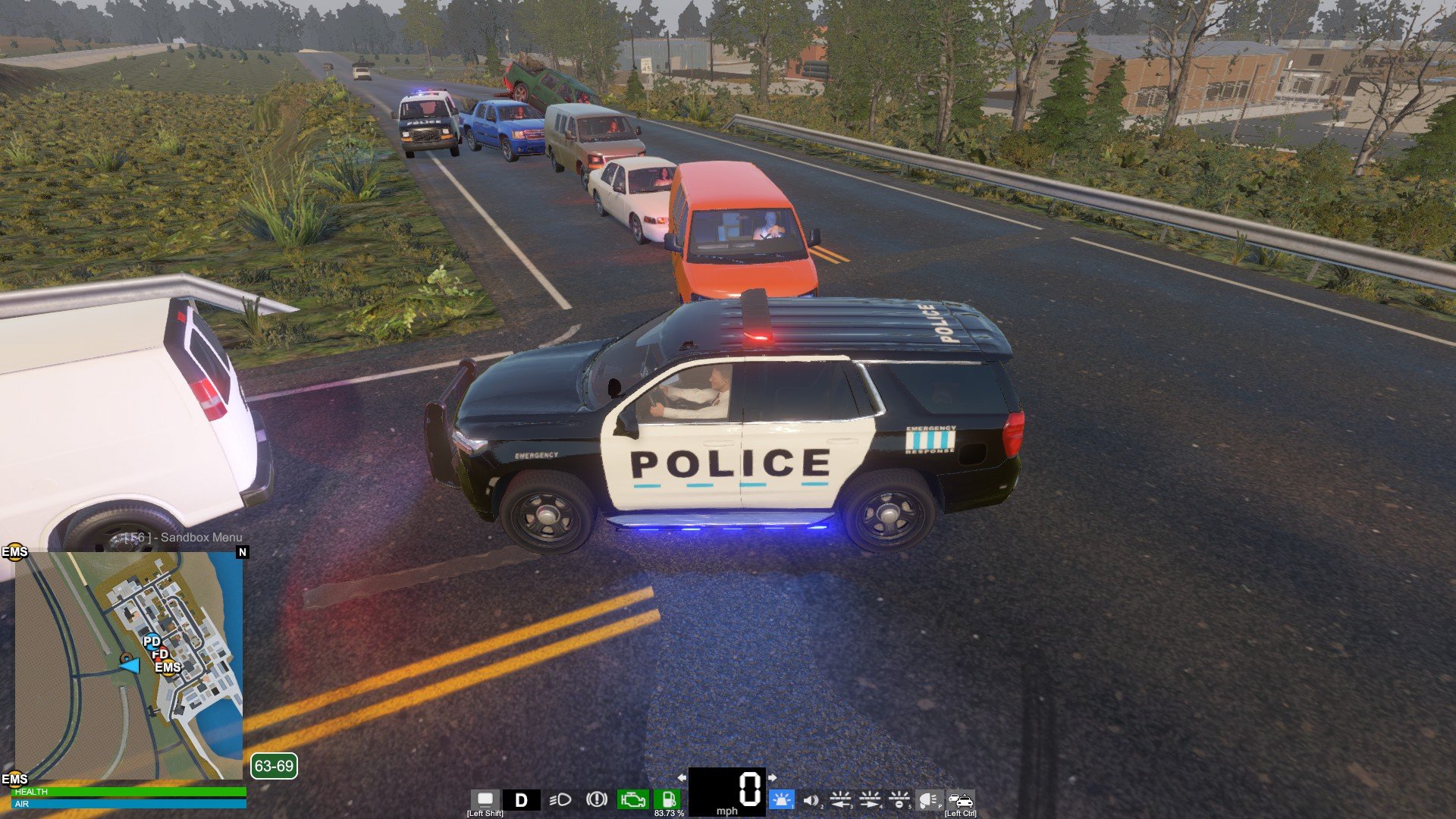Image resolution: width=1456 pixels, height=819 pixels.
Task: Toggle the parking brake warning icon
Action: pyautogui.click(x=597, y=799)
